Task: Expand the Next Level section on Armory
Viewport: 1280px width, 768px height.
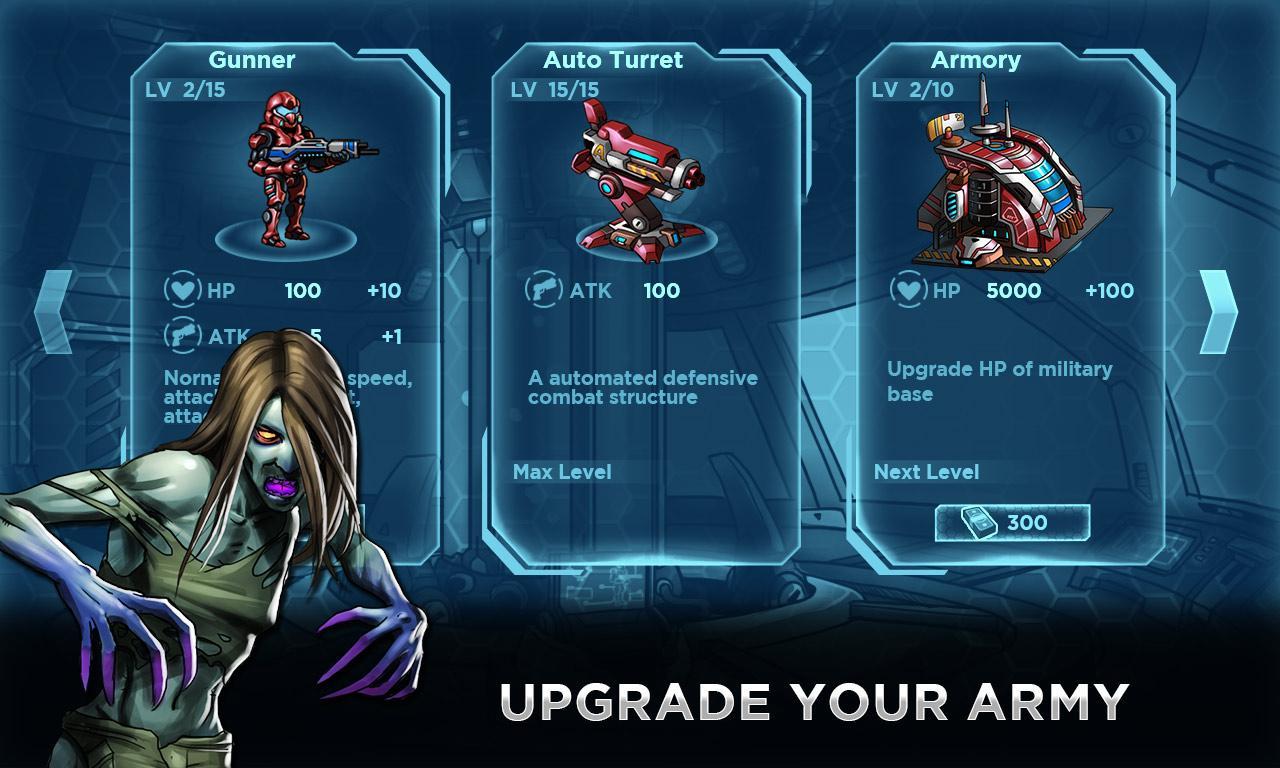Action: click(928, 471)
